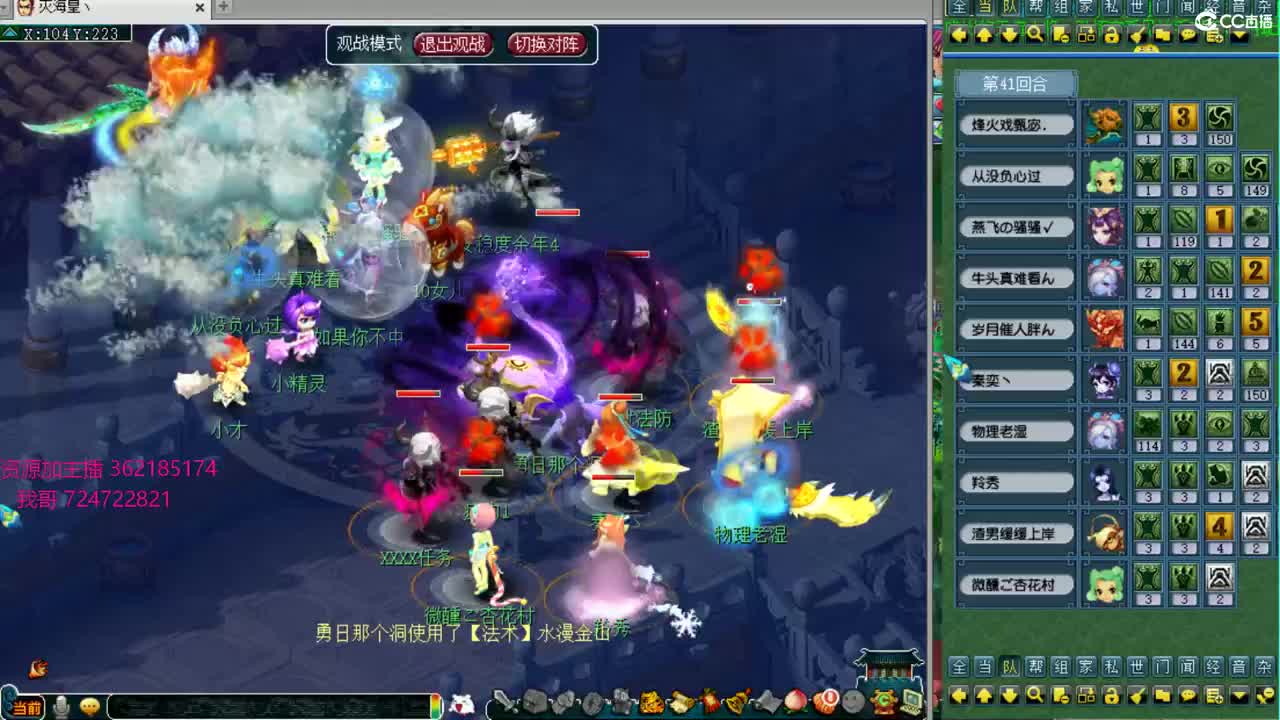Toggle the up arrow scroll button in chat toolbar
The image size is (1280, 720).
[x=983, y=697]
